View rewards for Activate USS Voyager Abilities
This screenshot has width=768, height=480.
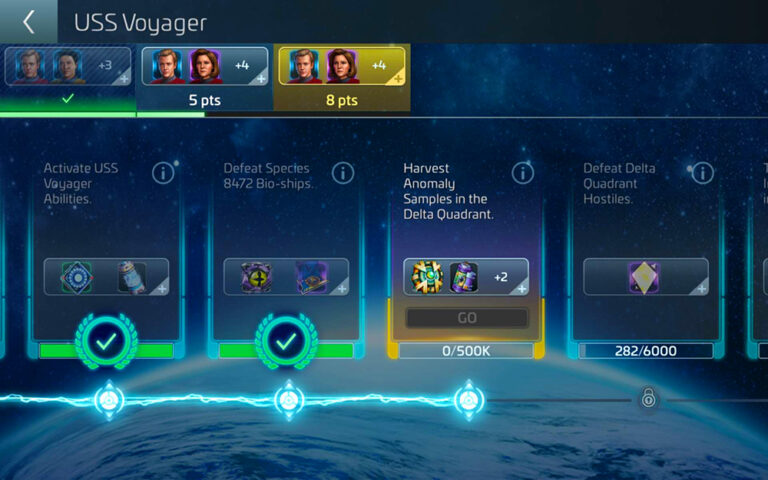coord(106,277)
